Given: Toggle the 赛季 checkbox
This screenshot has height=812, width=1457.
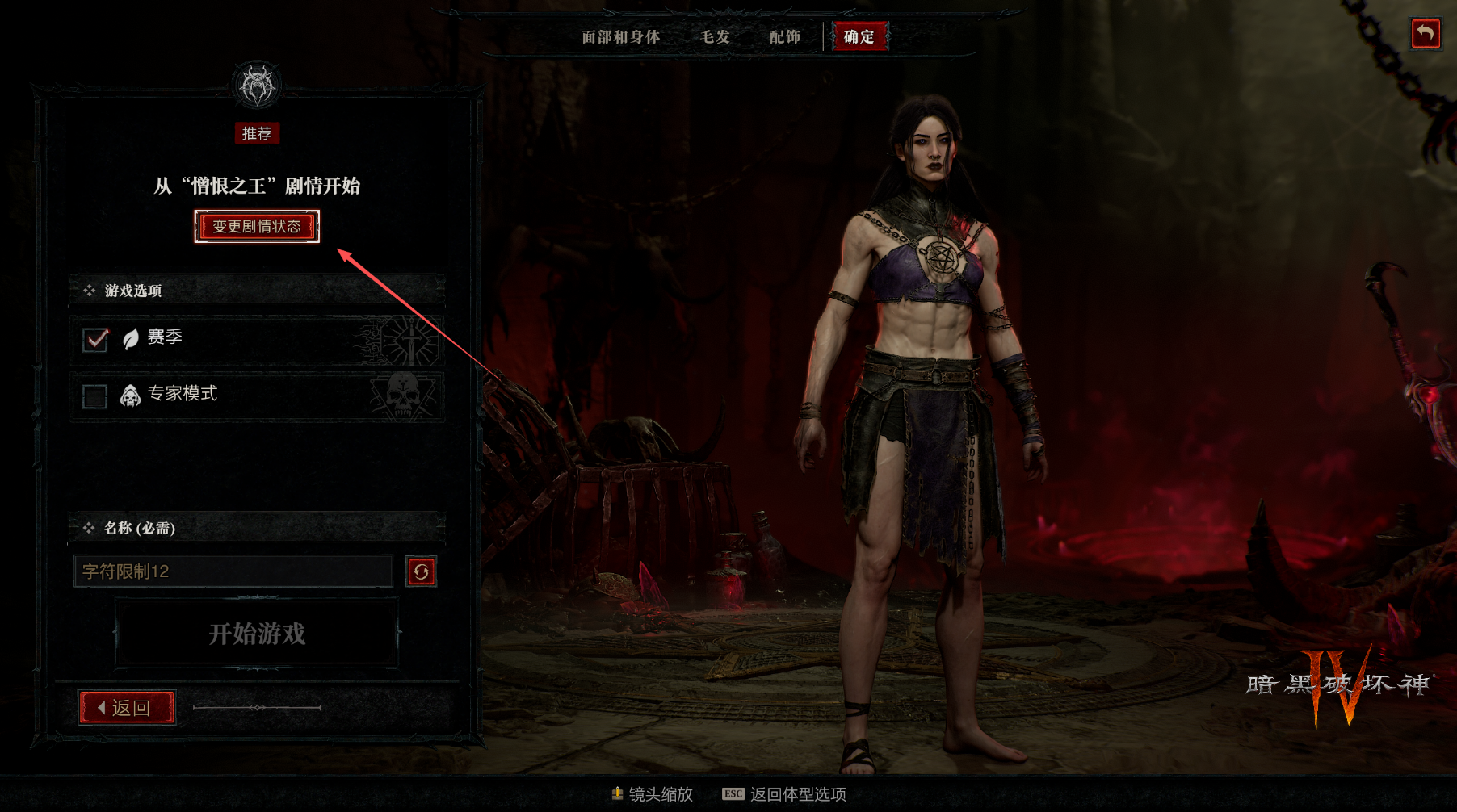Looking at the screenshot, I should [x=95, y=339].
